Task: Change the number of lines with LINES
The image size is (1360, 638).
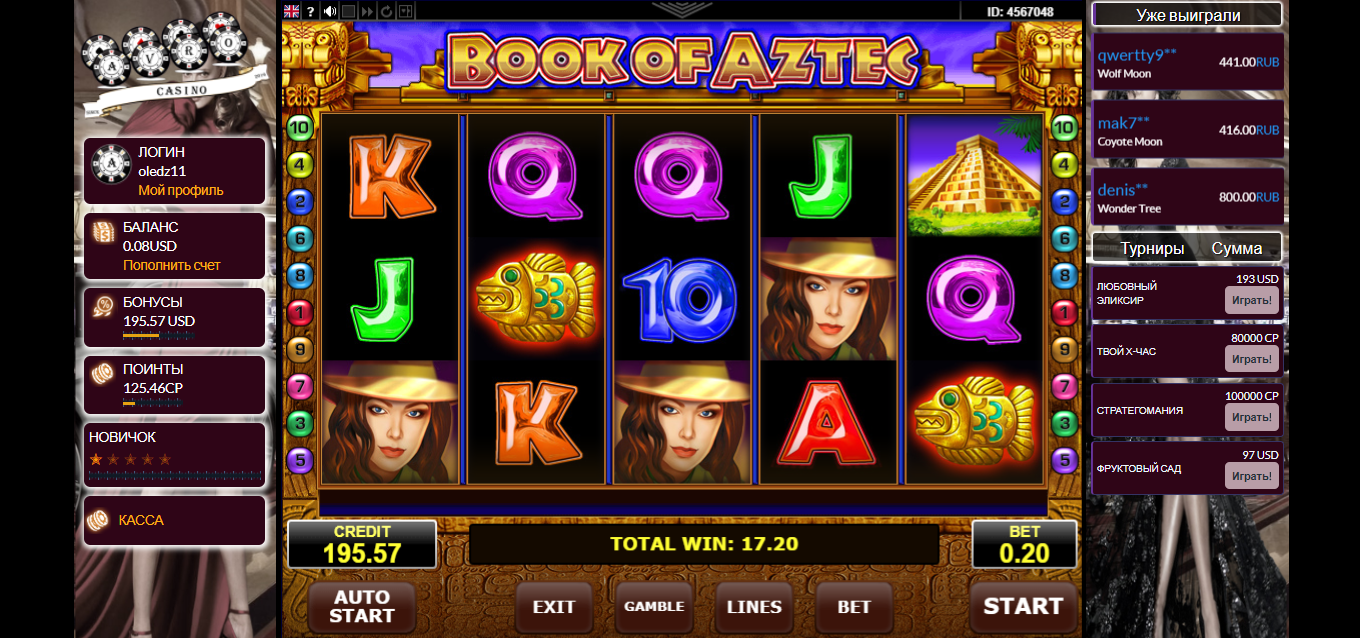Action: coord(754,607)
